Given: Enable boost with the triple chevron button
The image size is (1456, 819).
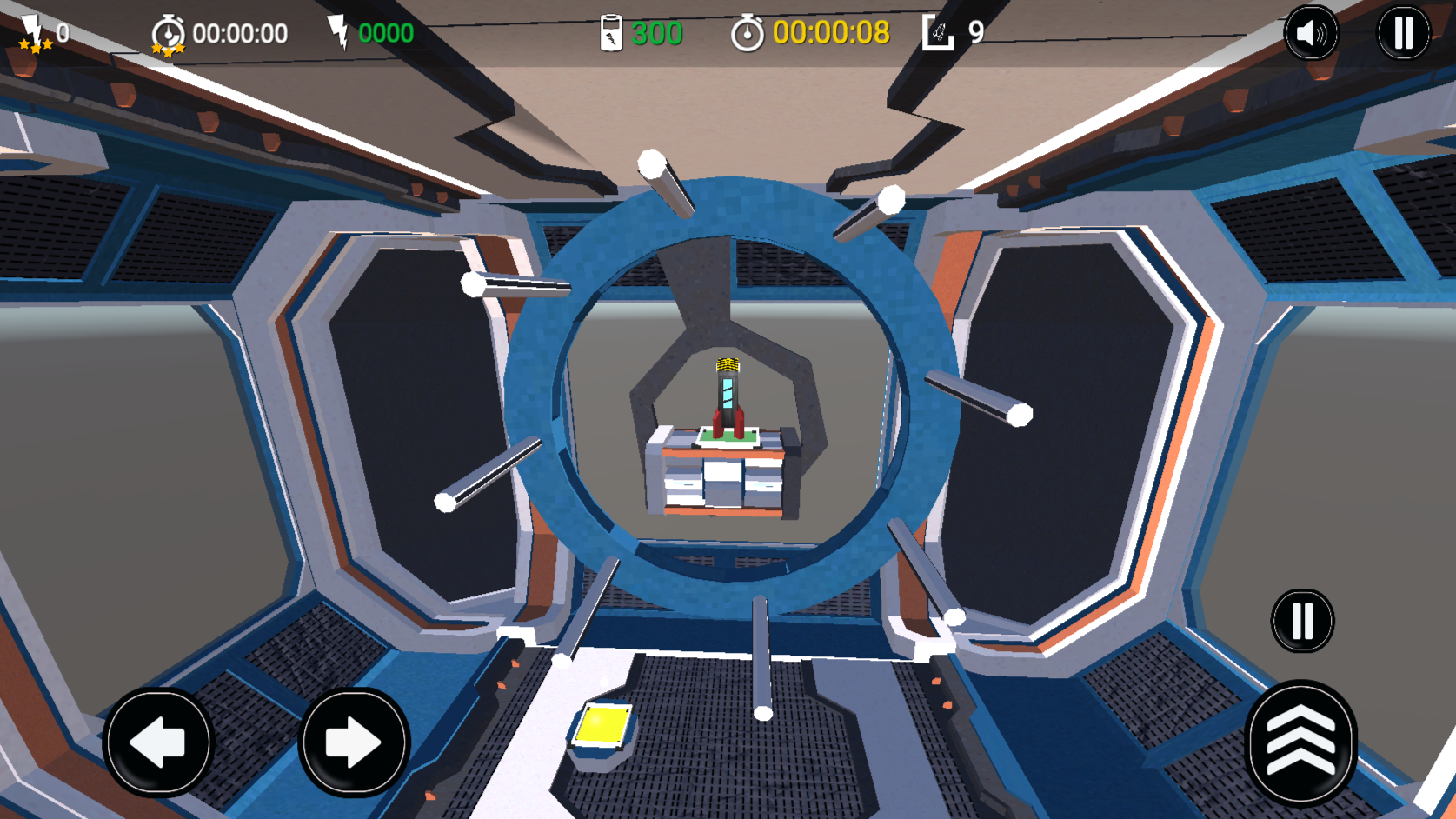Looking at the screenshot, I should coord(1300,743).
